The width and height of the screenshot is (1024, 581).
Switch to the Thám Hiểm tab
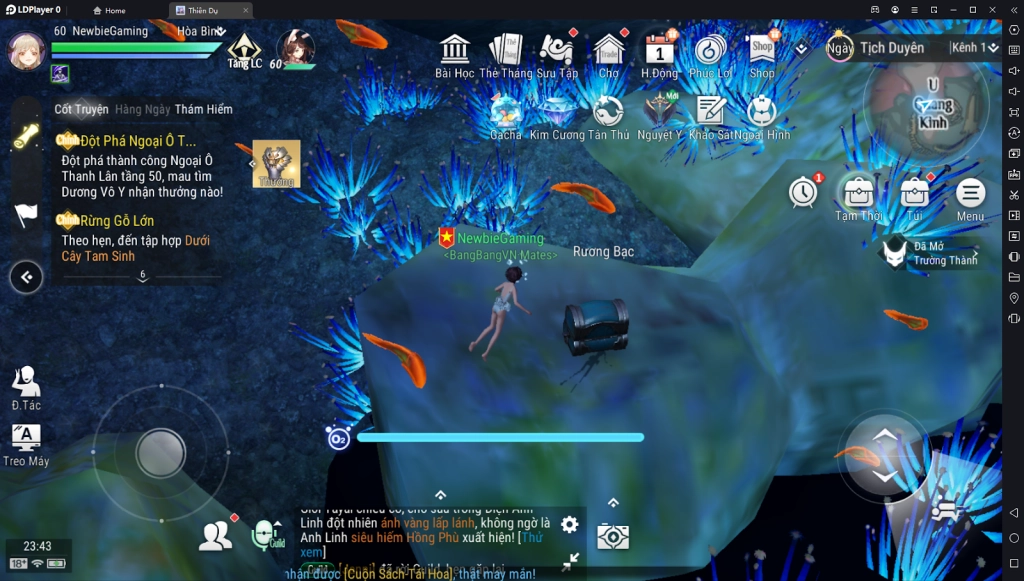tap(203, 109)
